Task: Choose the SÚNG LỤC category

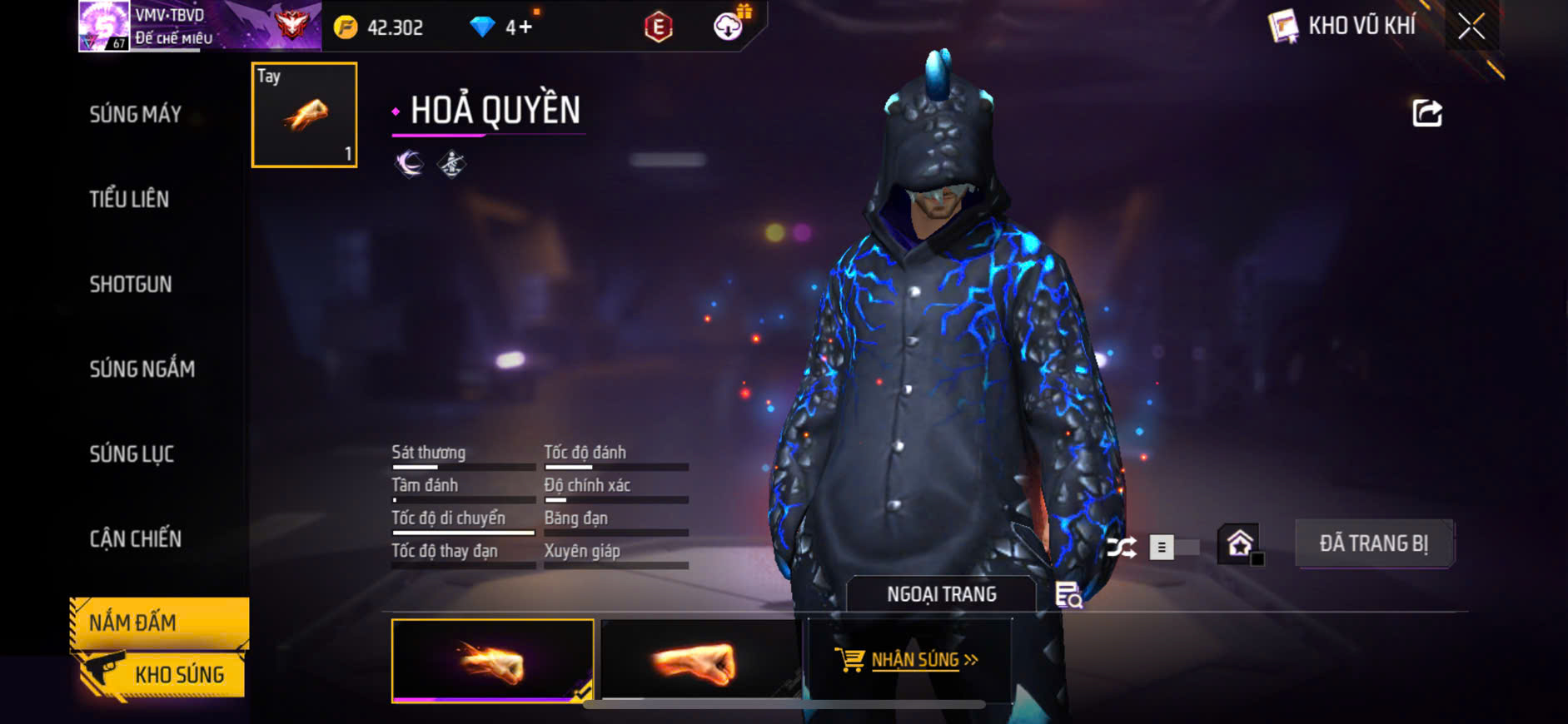Action: [x=132, y=454]
